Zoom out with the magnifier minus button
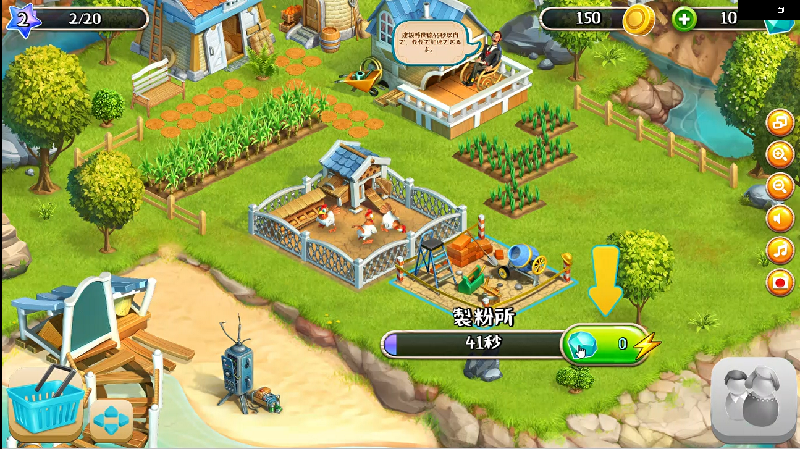The height and width of the screenshot is (450, 800). (779, 186)
